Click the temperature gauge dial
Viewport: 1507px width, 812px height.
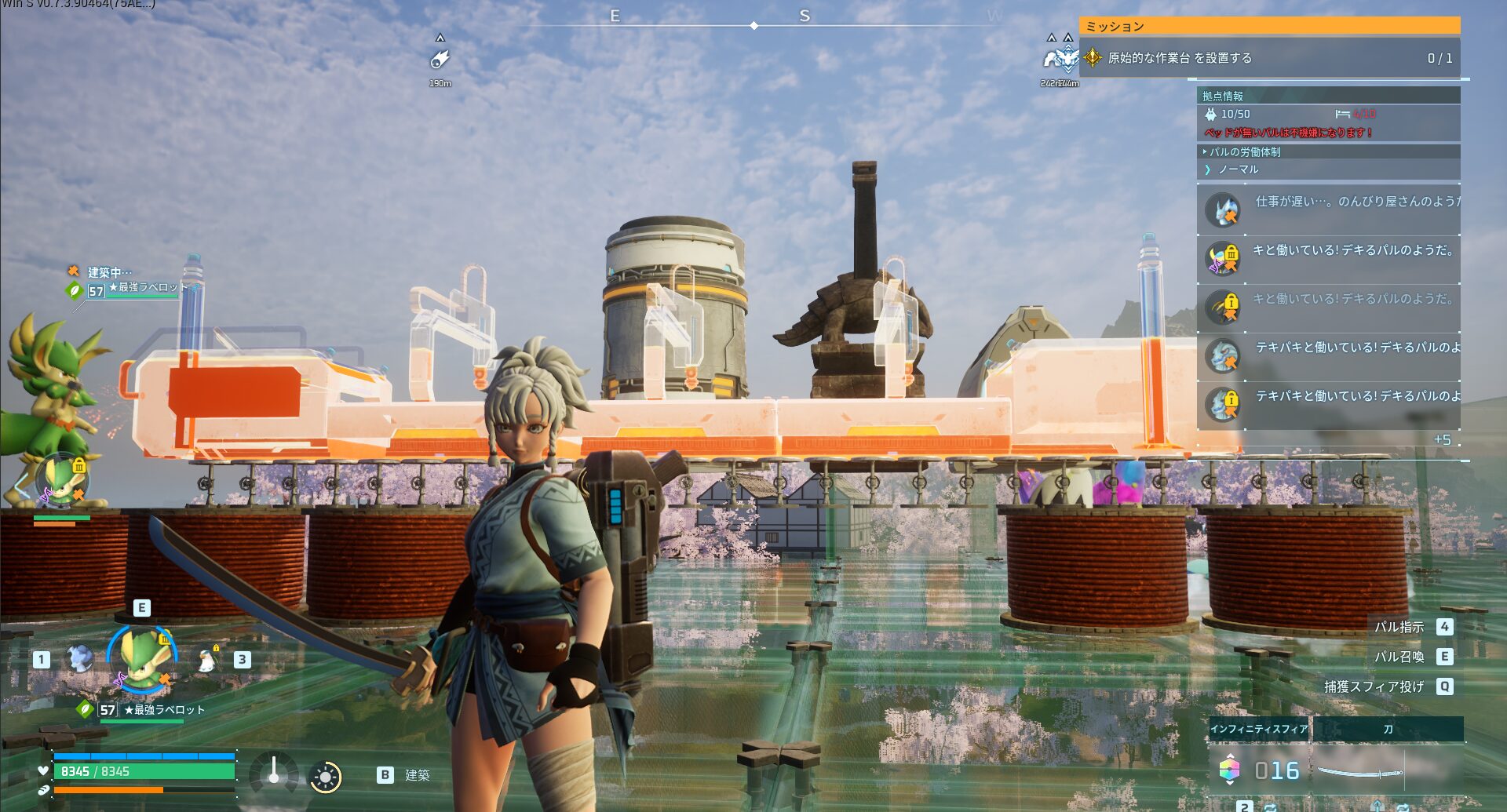[273, 774]
